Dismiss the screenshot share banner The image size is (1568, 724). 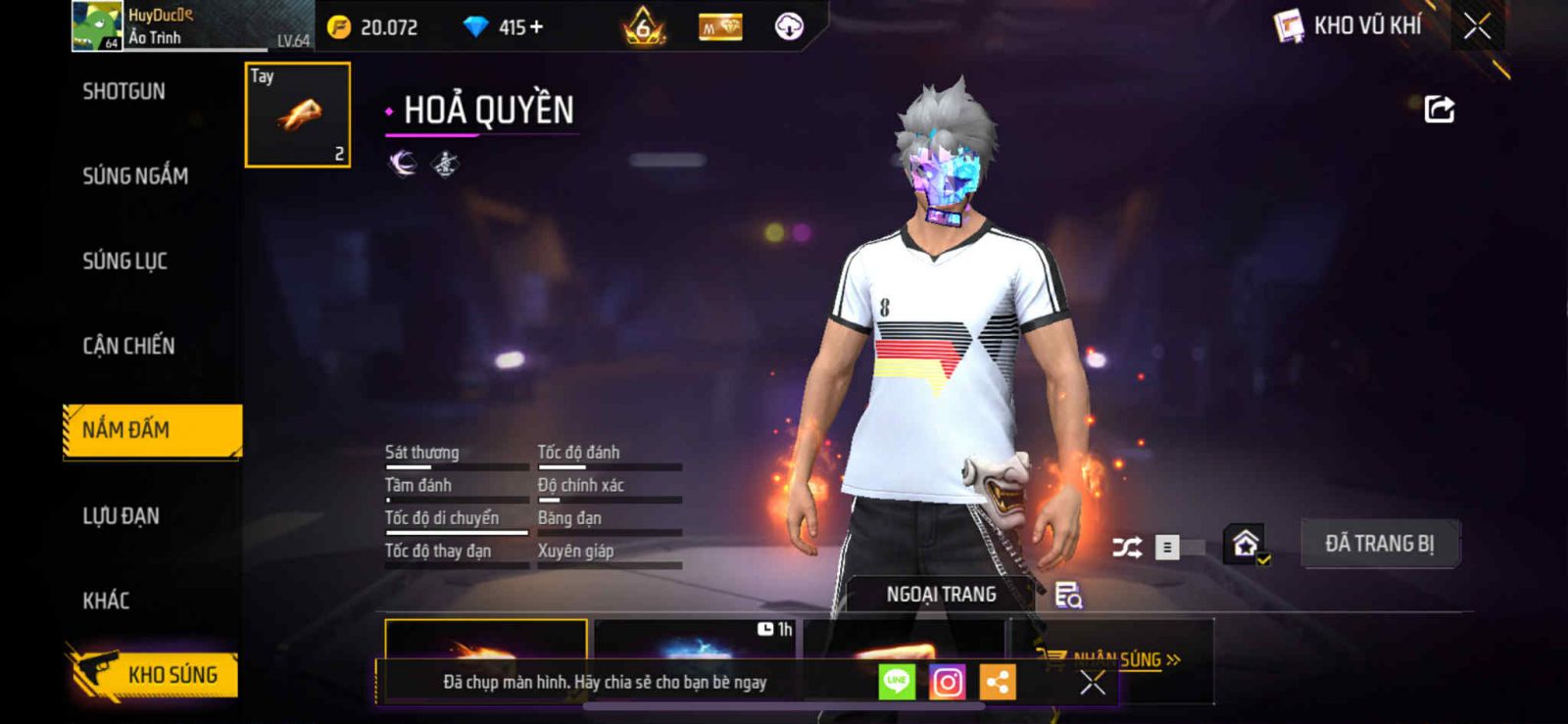pos(1092,683)
